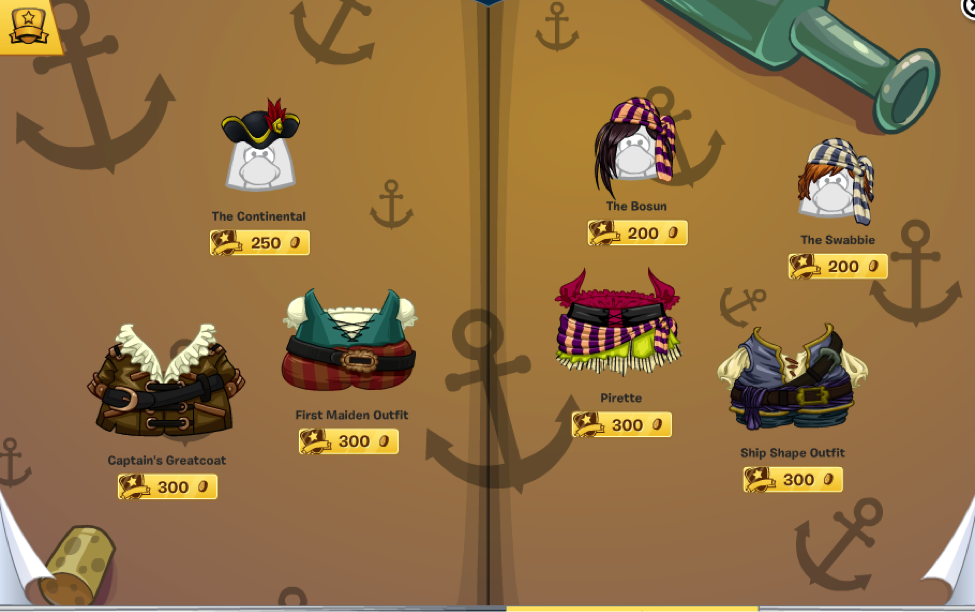This screenshot has height=612, width=975.
Task: Buy Captain's Greatcoat for 300 coins
Action: pyautogui.click(x=167, y=487)
